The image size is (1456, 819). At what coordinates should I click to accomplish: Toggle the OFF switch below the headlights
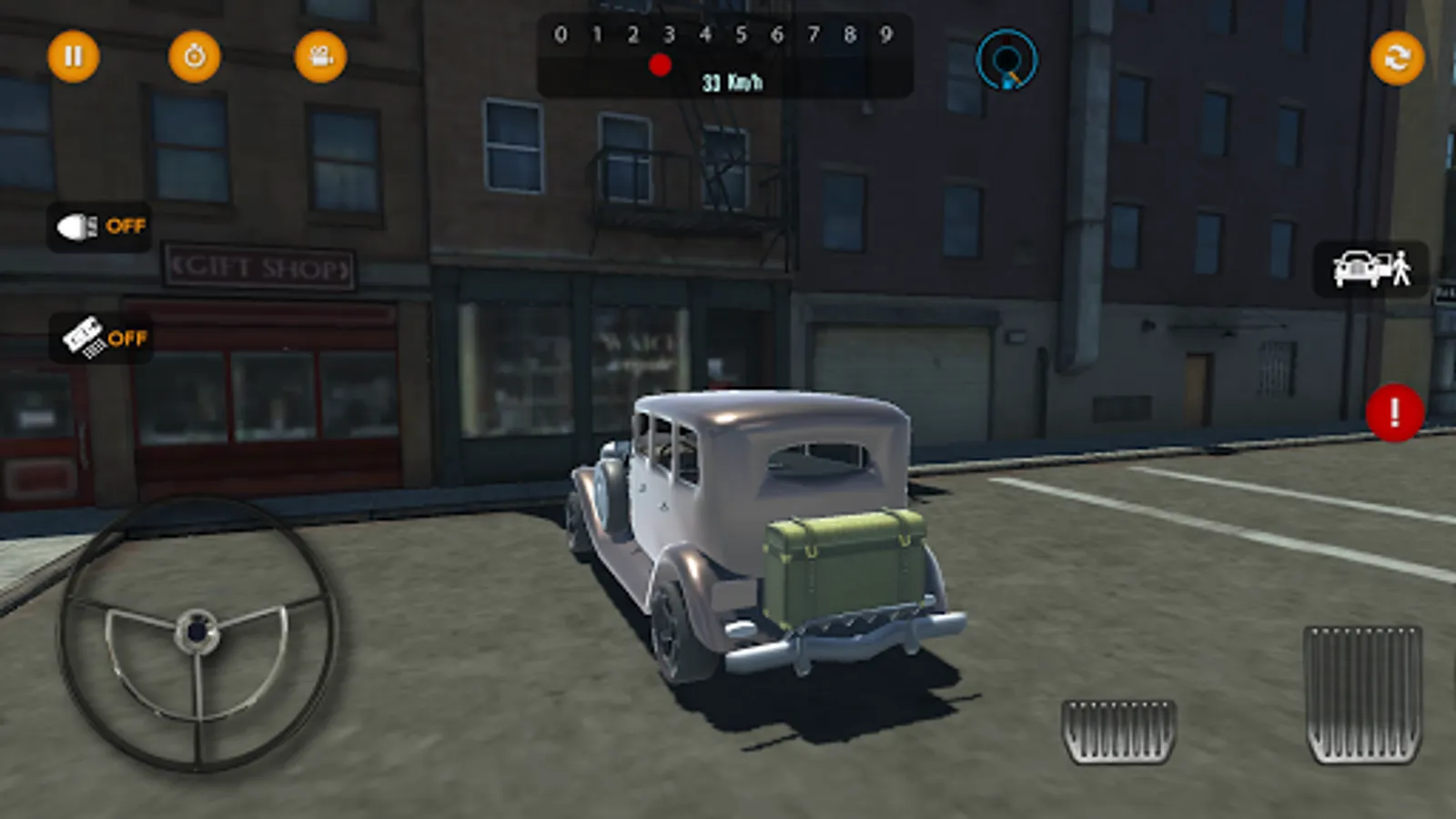coord(102,338)
